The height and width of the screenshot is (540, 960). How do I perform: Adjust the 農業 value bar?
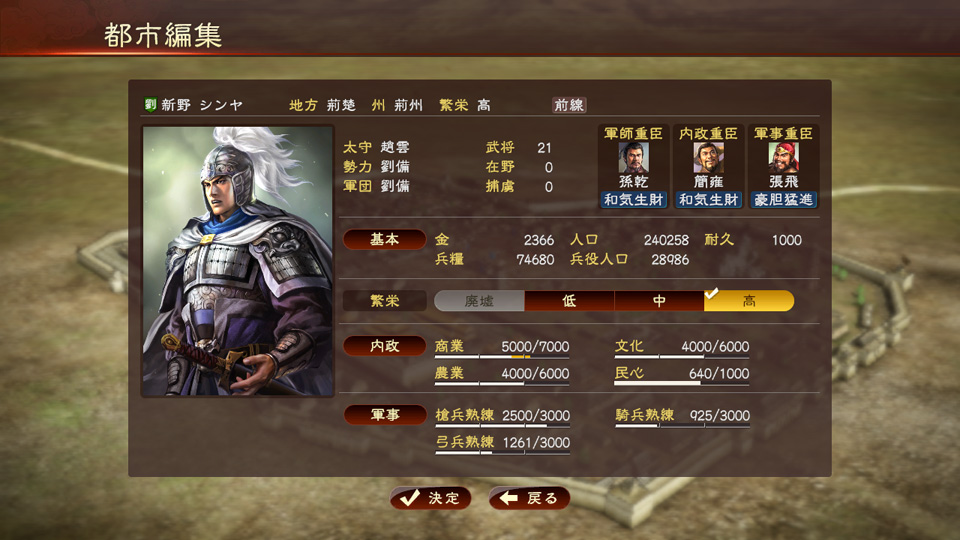coord(502,382)
